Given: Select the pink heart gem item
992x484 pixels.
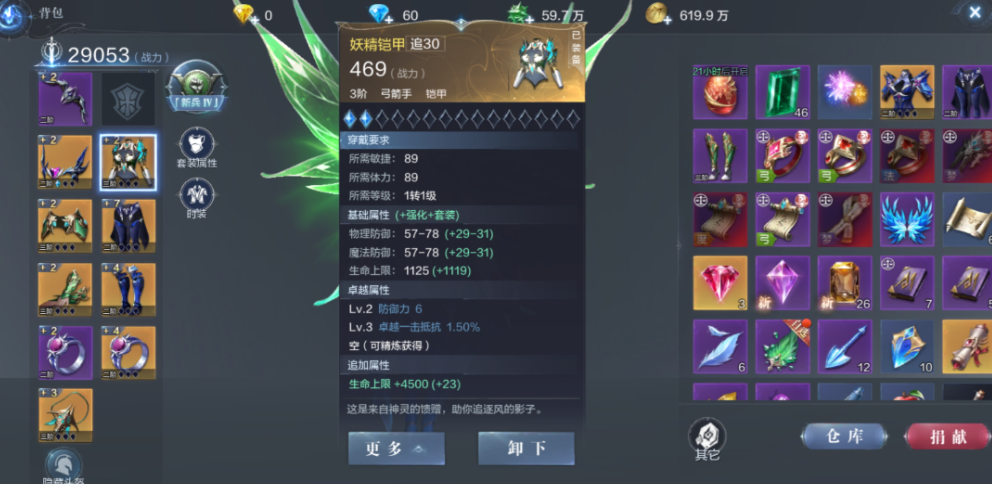Looking at the screenshot, I should (x=720, y=282).
